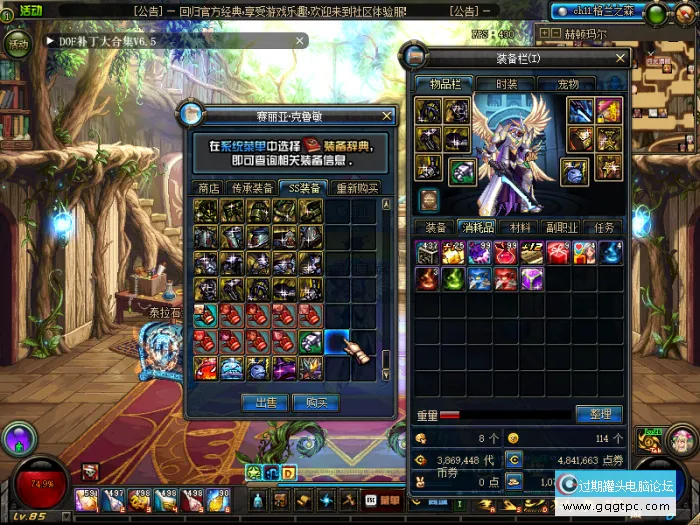Open the 时装 avatar tab
Image resolution: width=700 pixels, height=525 pixels.
pos(507,85)
